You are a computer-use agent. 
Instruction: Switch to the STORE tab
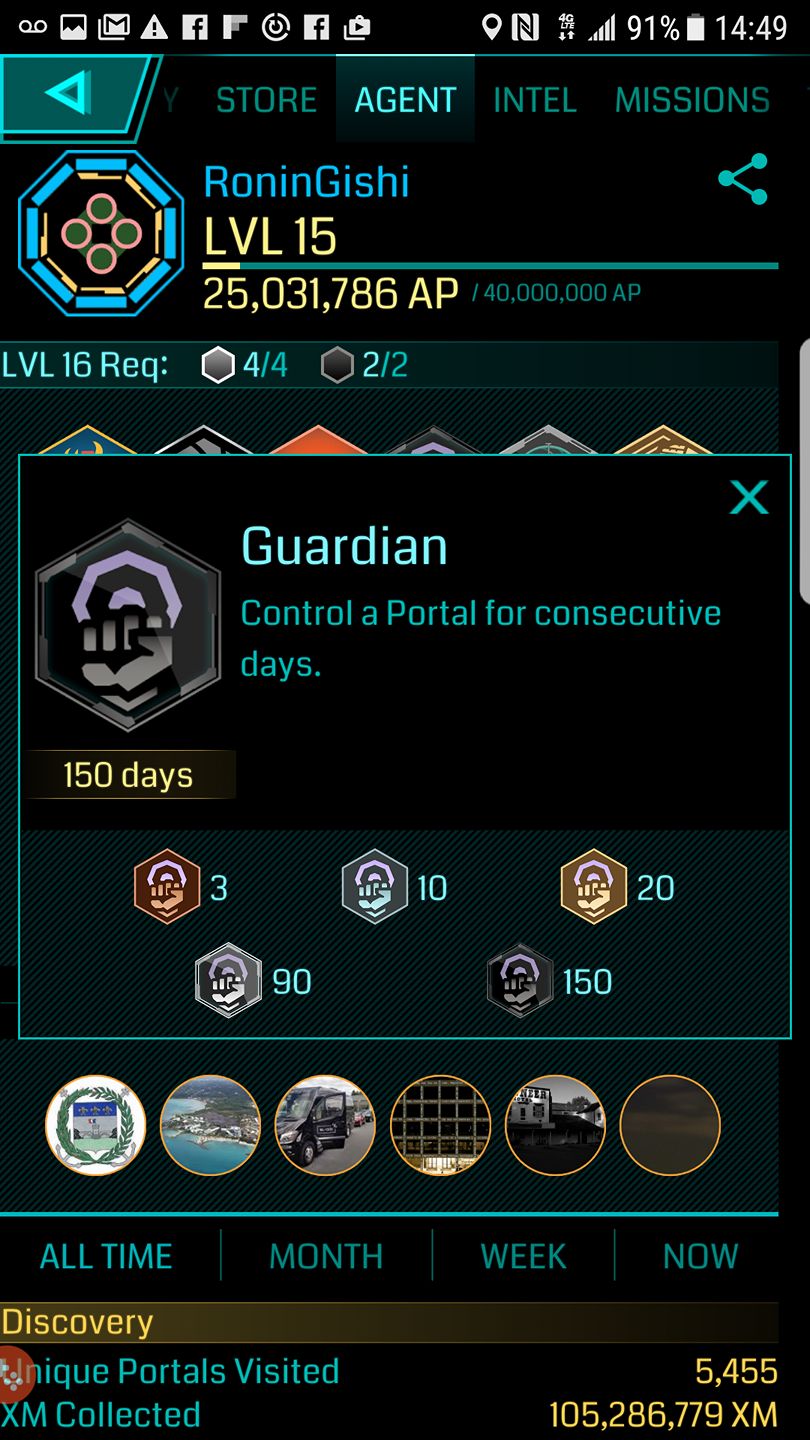266,100
